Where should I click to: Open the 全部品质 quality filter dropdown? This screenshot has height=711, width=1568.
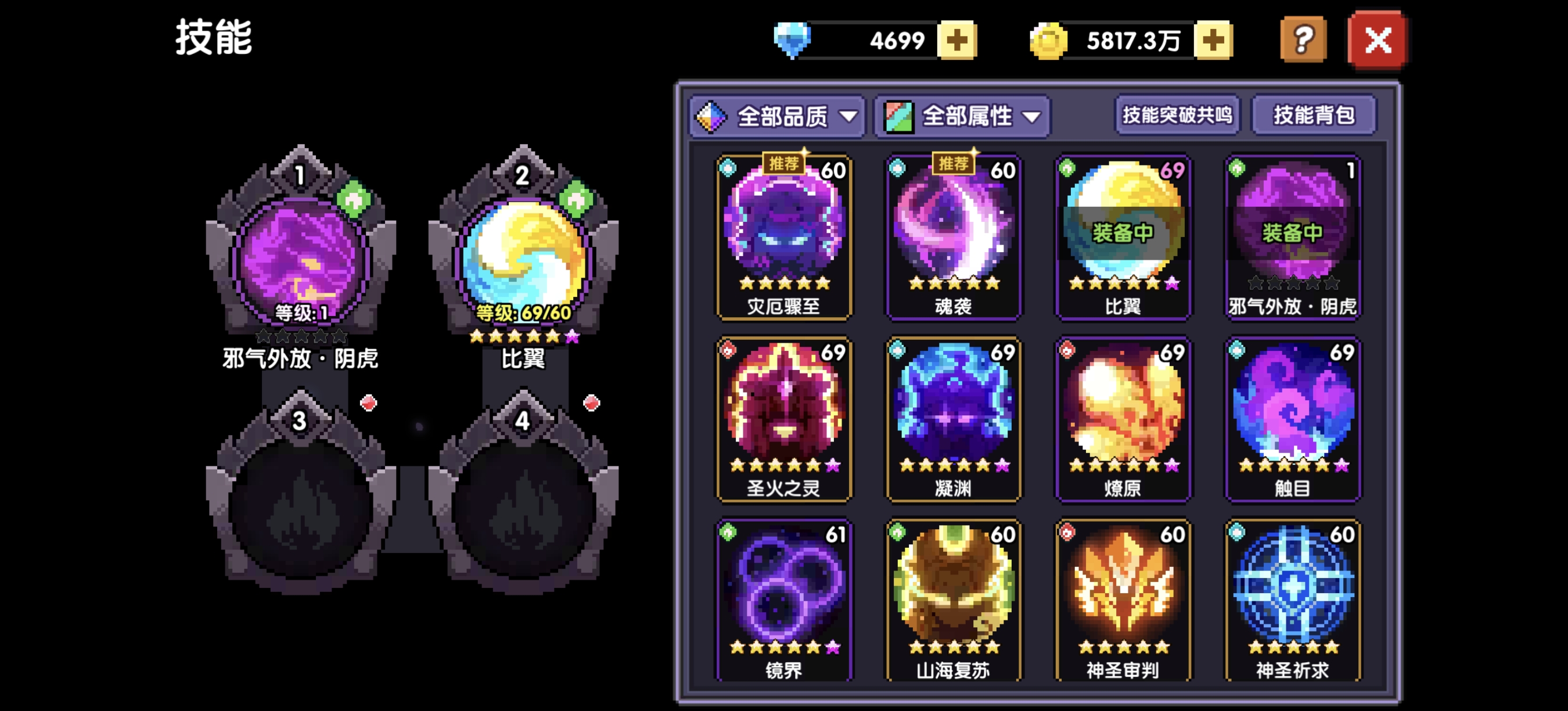tap(777, 116)
